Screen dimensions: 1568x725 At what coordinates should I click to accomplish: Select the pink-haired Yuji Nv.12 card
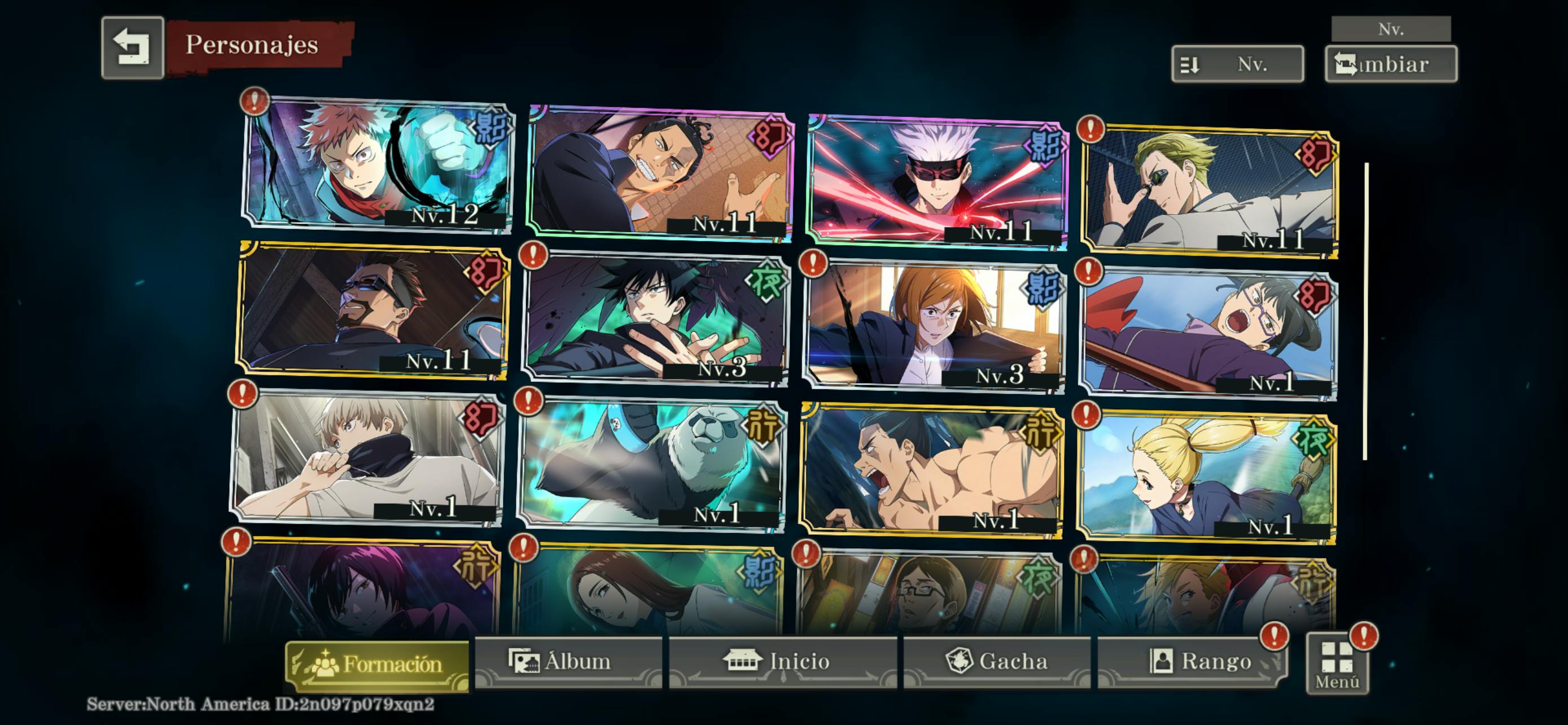(x=378, y=164)
